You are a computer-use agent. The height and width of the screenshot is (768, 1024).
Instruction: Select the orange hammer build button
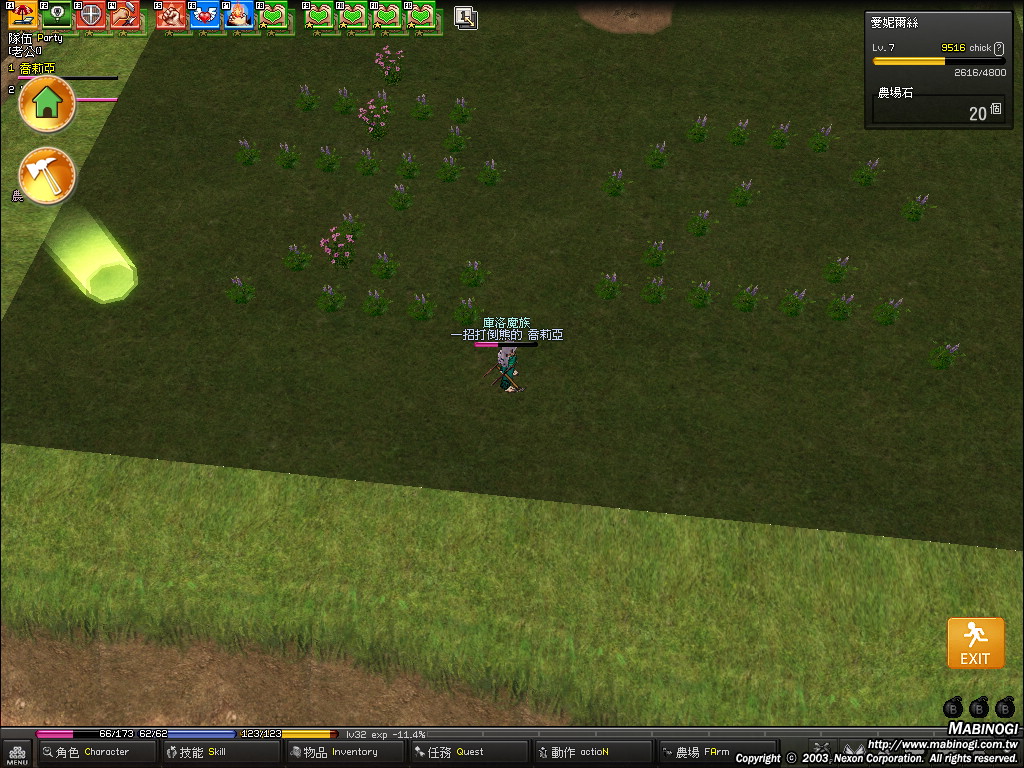(47, 176)
